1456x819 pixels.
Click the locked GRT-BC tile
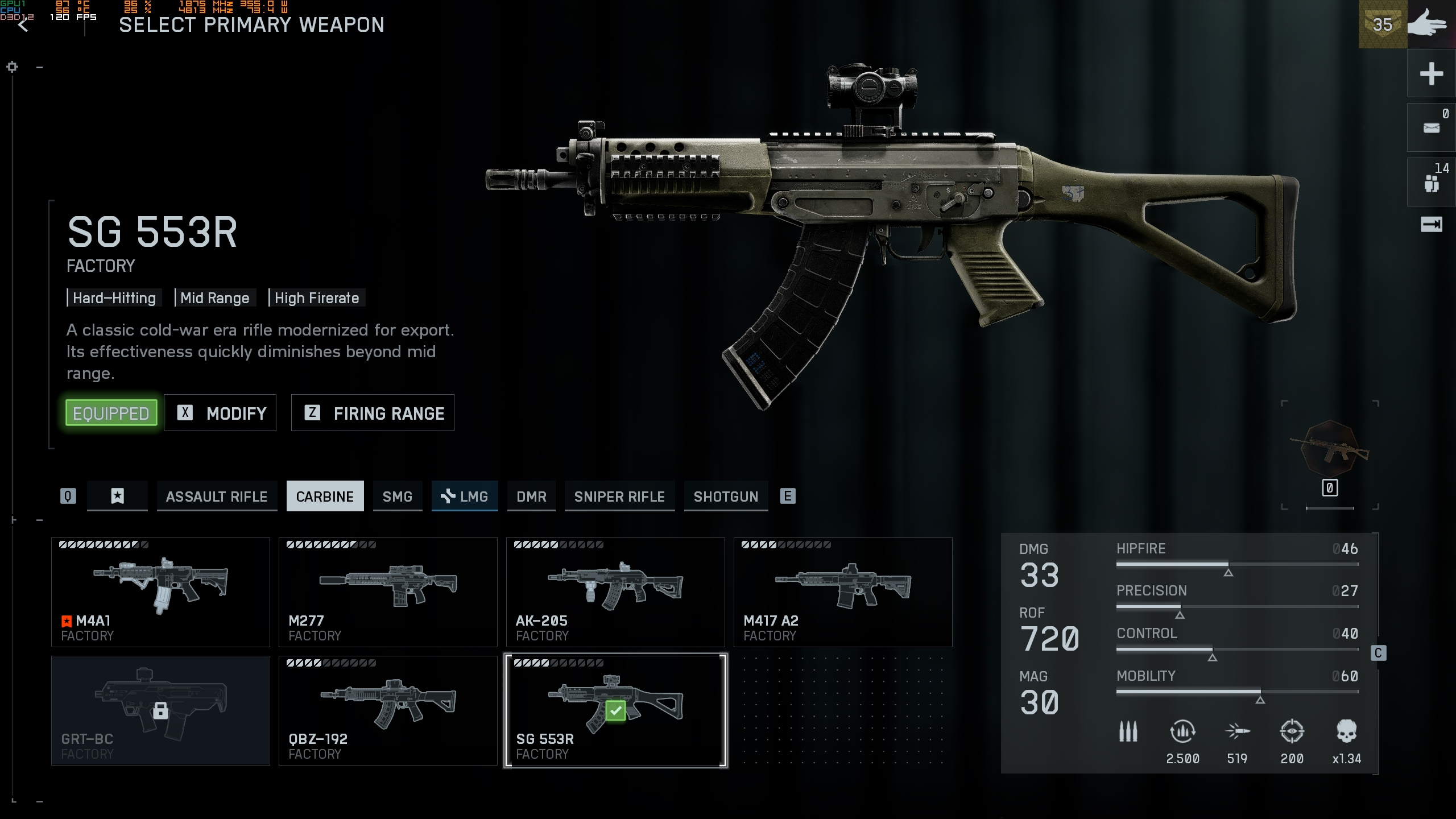(x=160, y=710)
